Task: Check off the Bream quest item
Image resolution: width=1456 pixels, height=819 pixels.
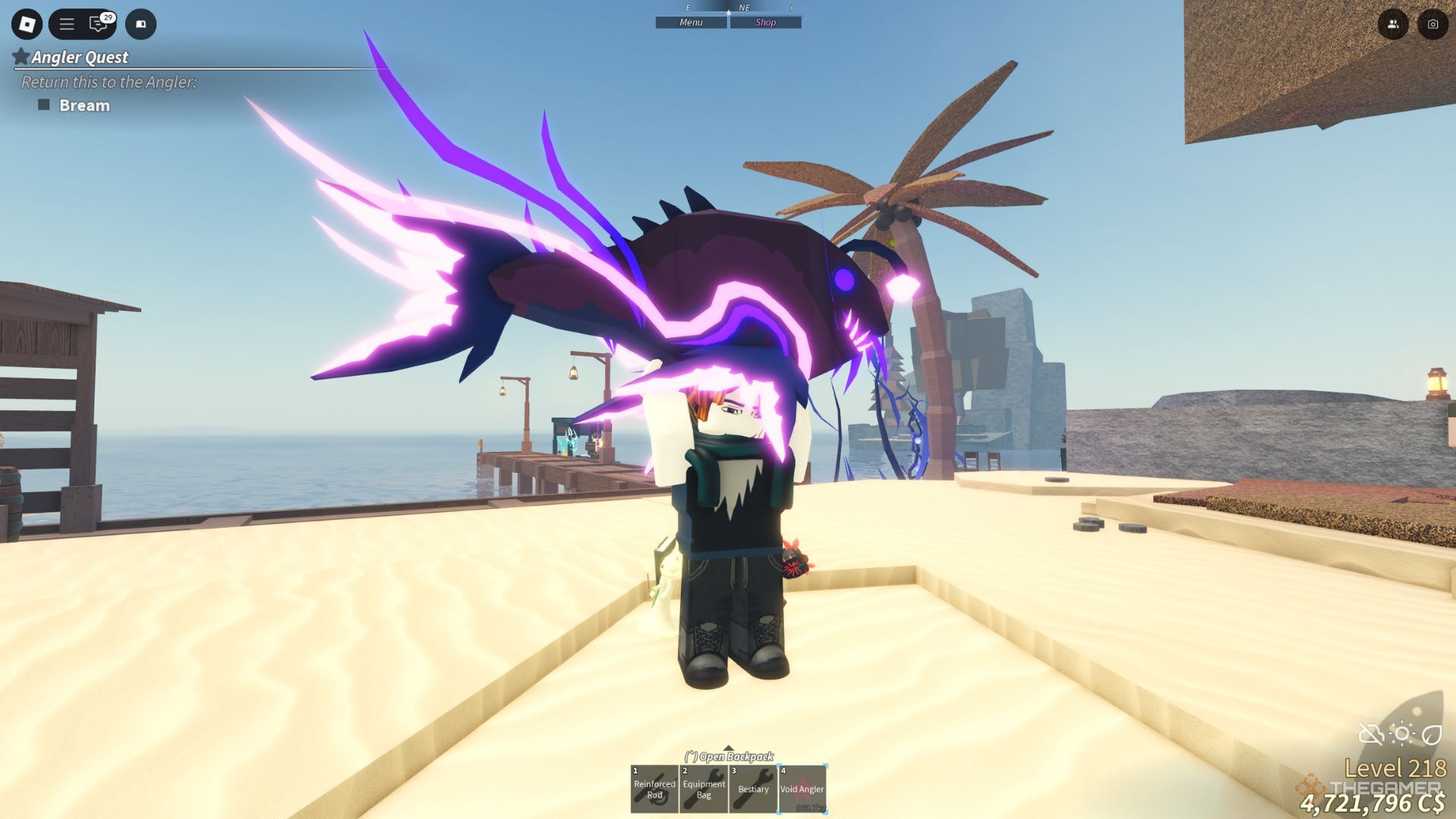Action: pyautogui.click(x=45, y=105)
